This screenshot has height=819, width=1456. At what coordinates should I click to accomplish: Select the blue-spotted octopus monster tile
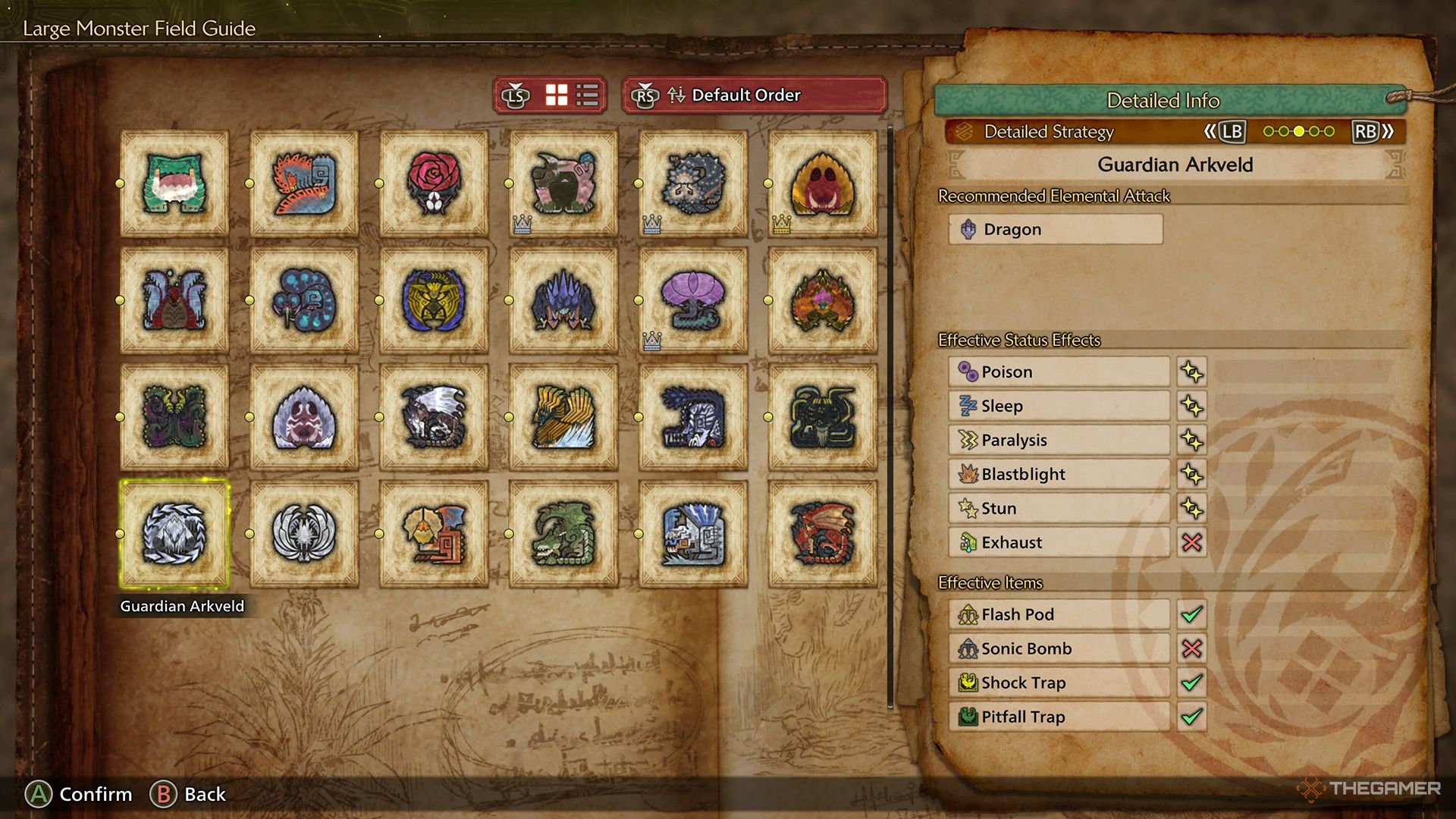click(304, 300)
